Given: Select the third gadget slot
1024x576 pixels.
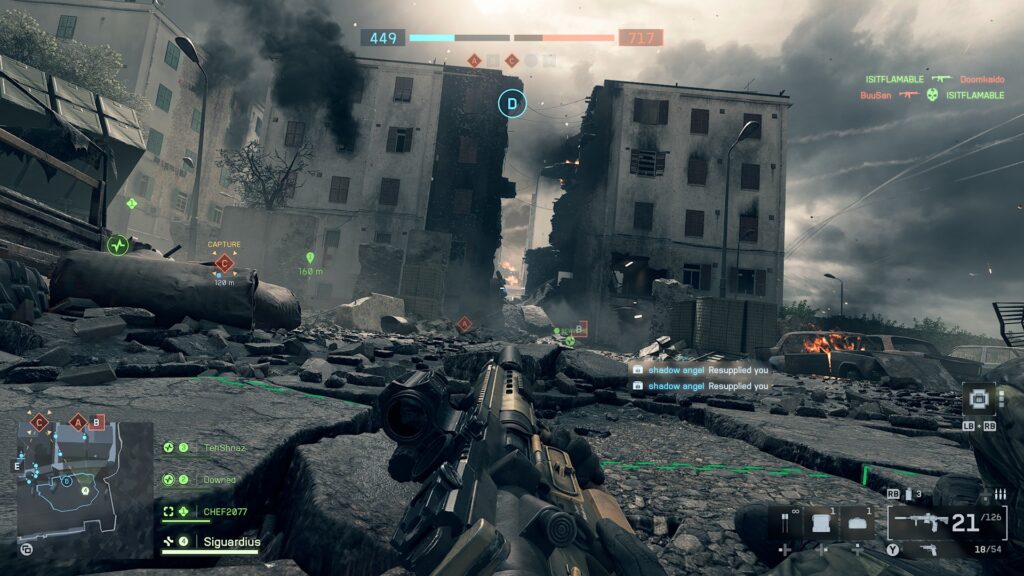Looking at the screenshot, I should click(x=859, y=522).
